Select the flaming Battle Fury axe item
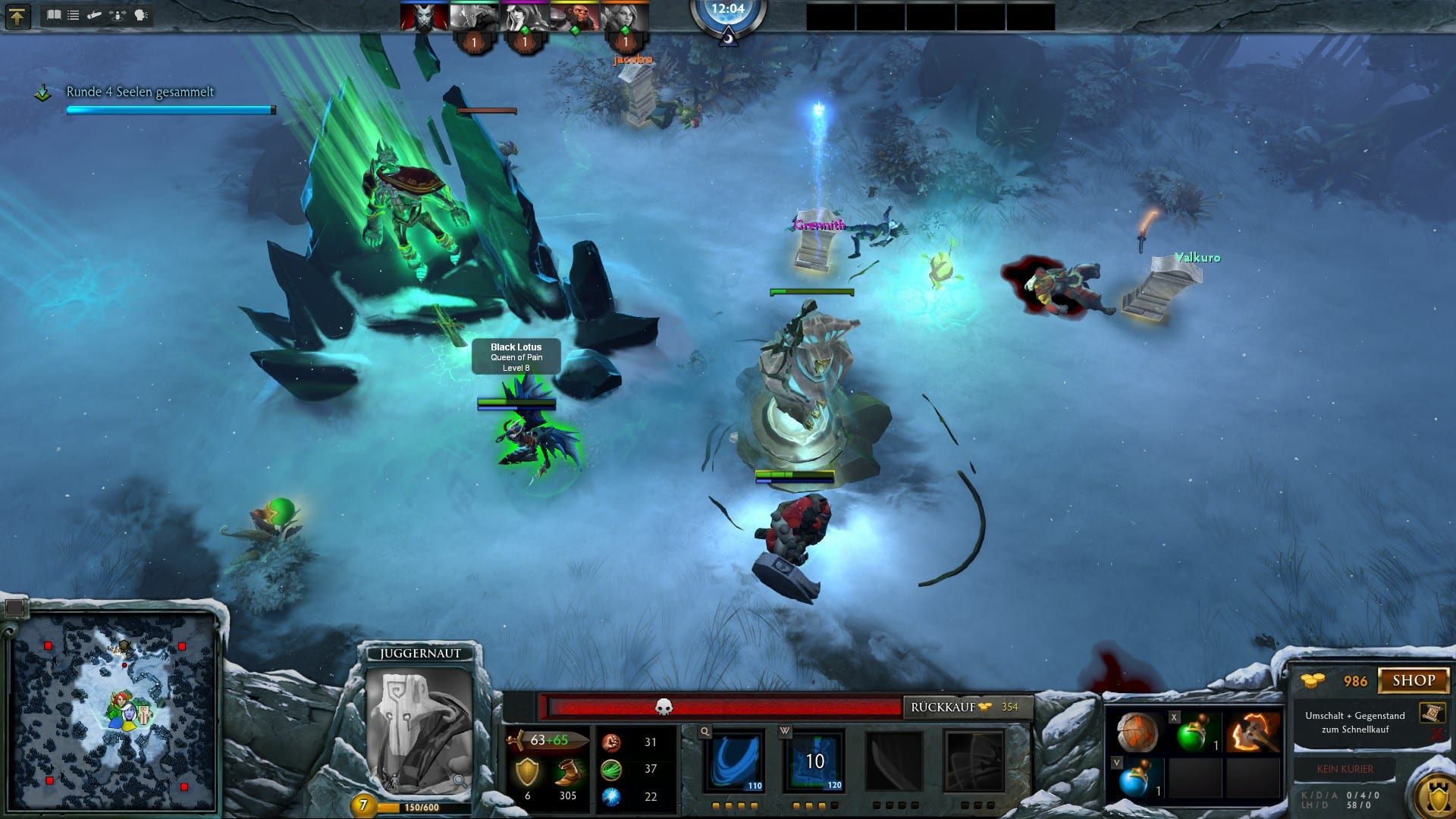 click(x=1253, y=733)
